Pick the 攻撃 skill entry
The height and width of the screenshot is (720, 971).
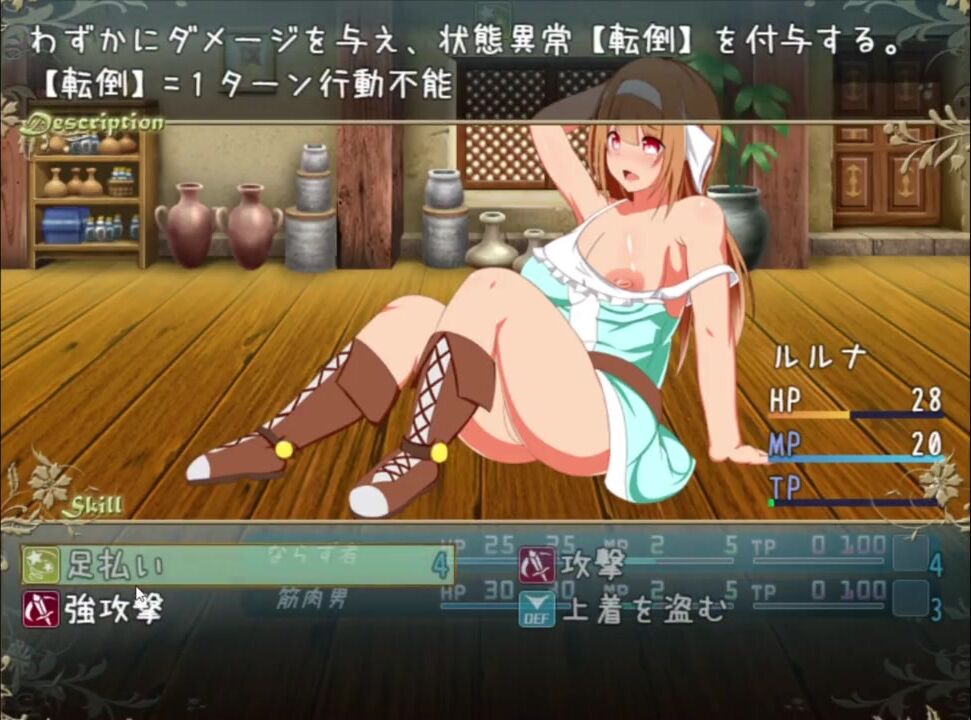click(x=594, y=565)
